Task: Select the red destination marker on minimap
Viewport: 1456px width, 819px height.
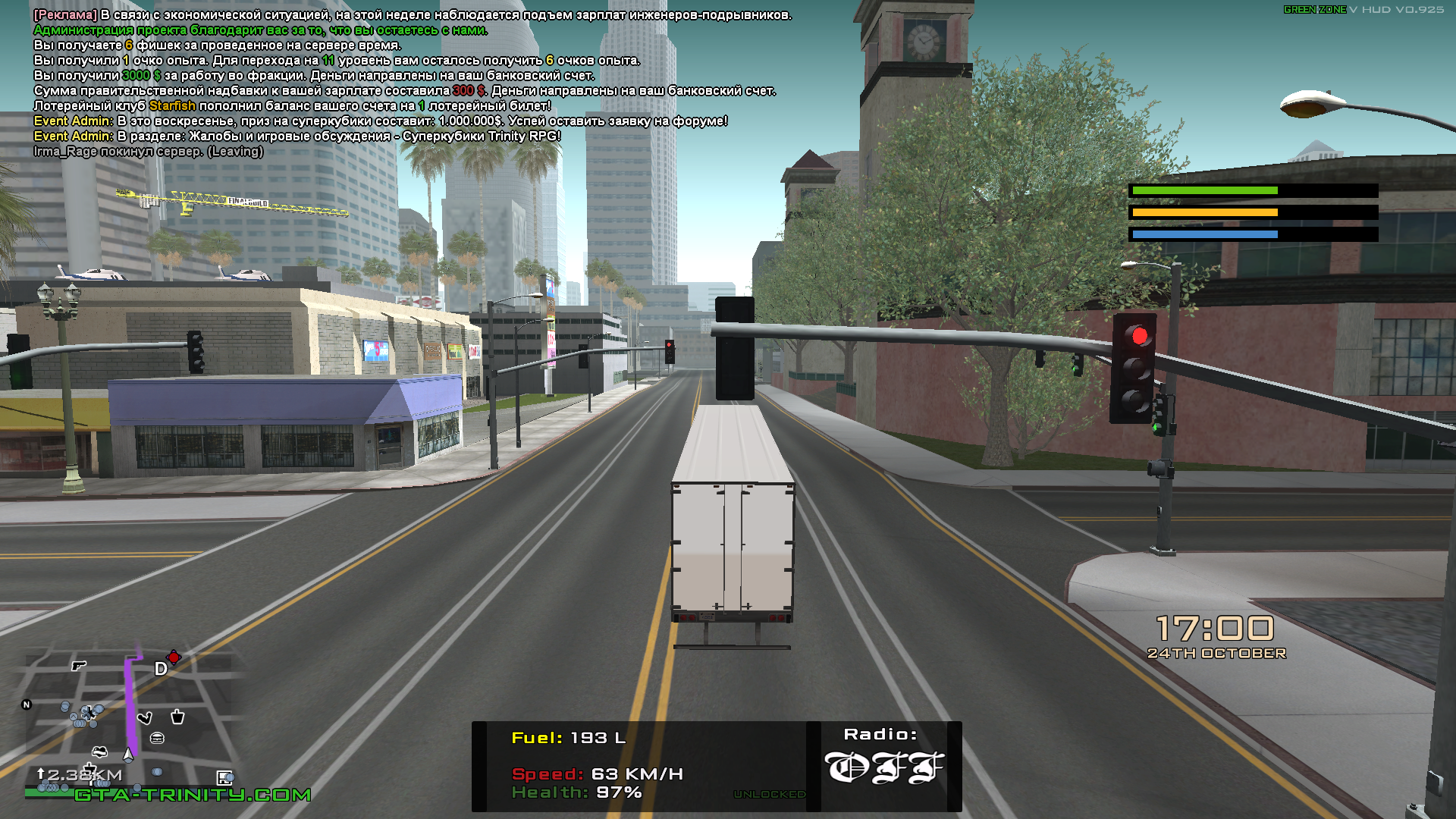Action: (174, 657)
